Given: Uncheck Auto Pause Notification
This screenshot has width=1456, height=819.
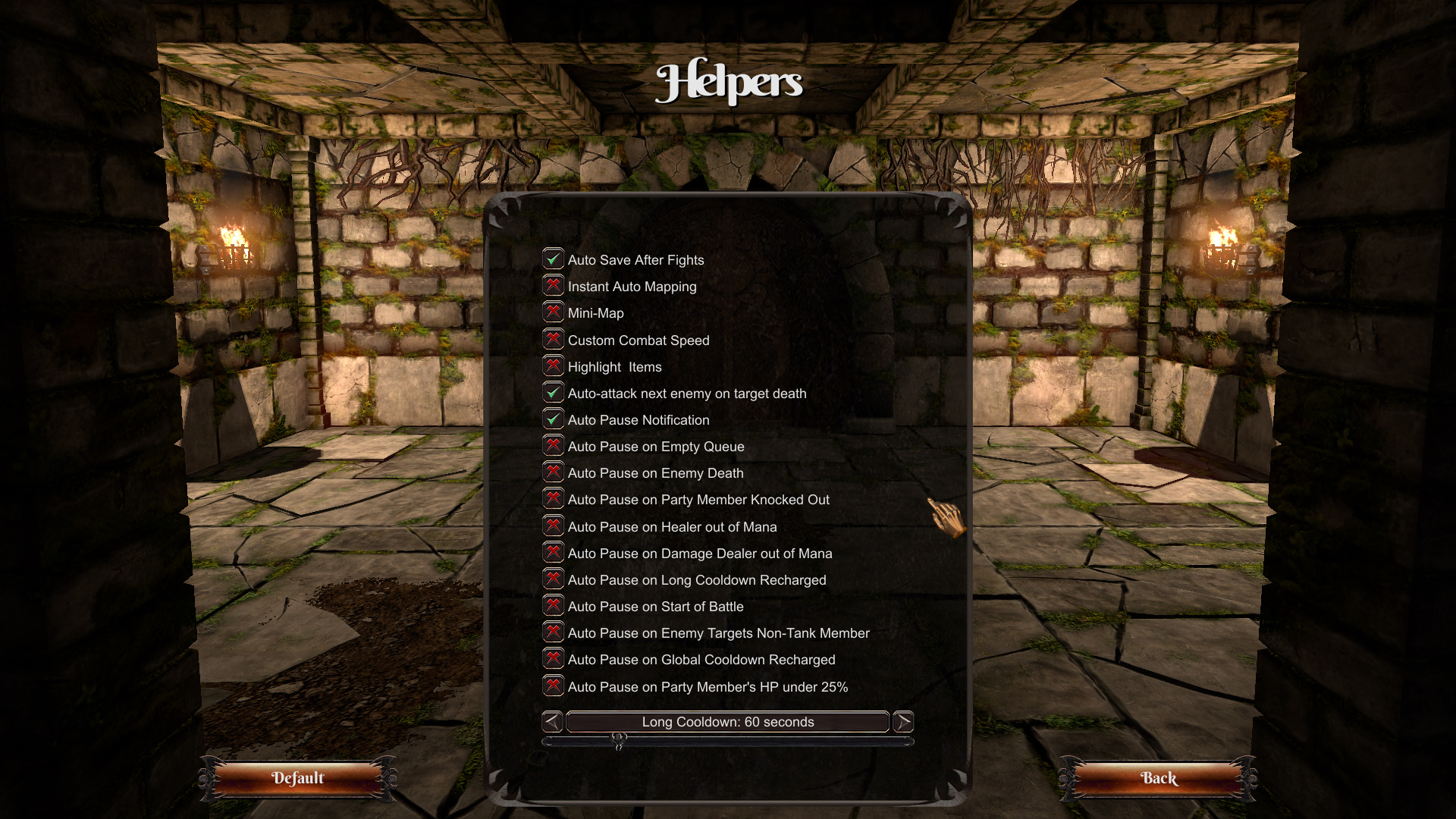Looking at the screenshot, I should 554,419.
